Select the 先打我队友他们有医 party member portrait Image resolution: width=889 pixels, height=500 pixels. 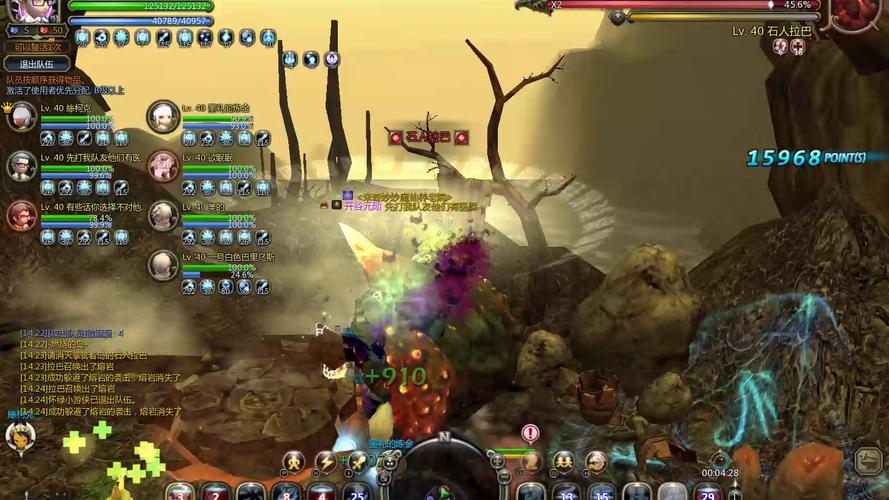coord(22,166)
